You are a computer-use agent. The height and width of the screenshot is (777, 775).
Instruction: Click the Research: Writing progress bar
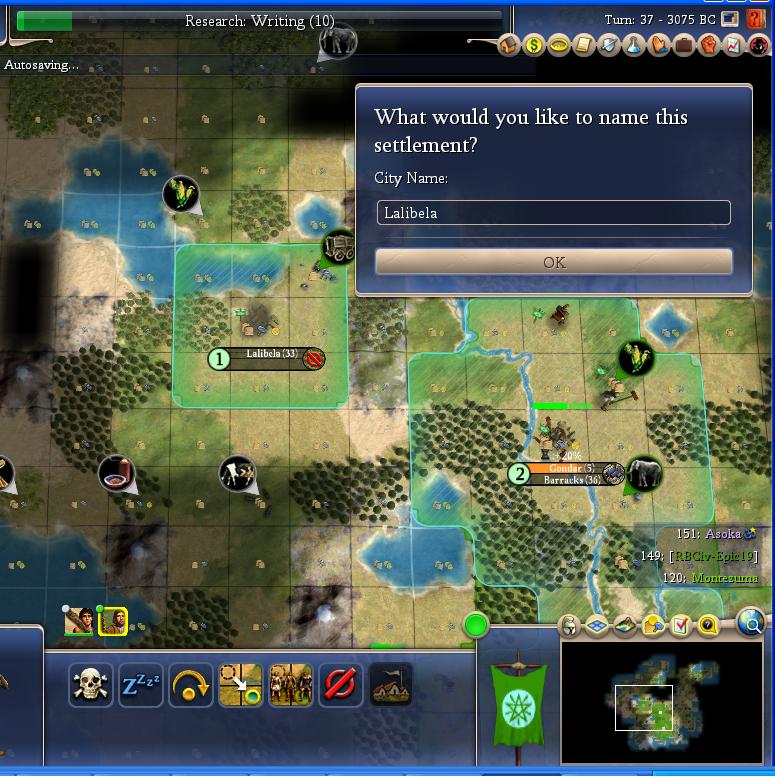pos(259,20)
